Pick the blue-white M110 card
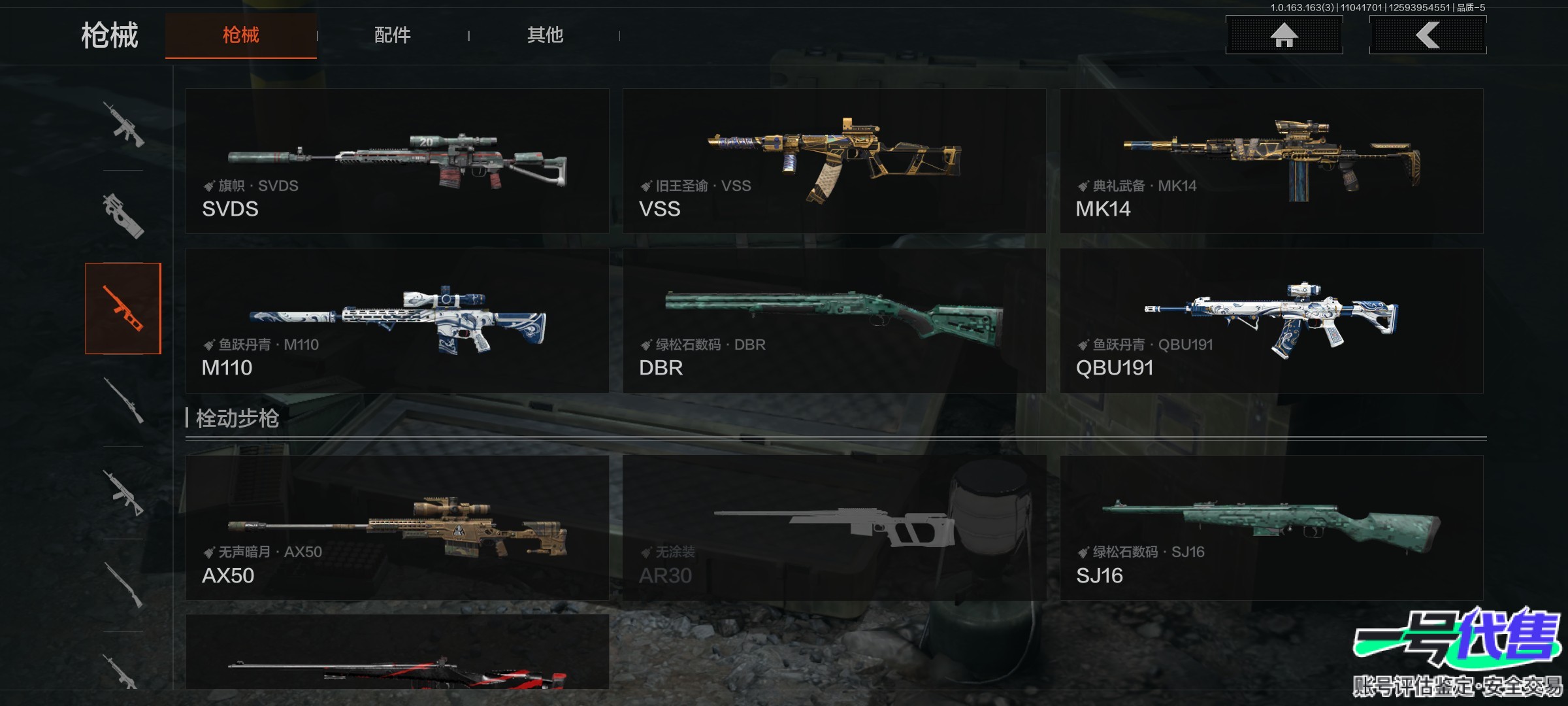Screen dimensions: 1568x706 pyautogui.click(x=397, y=320)
